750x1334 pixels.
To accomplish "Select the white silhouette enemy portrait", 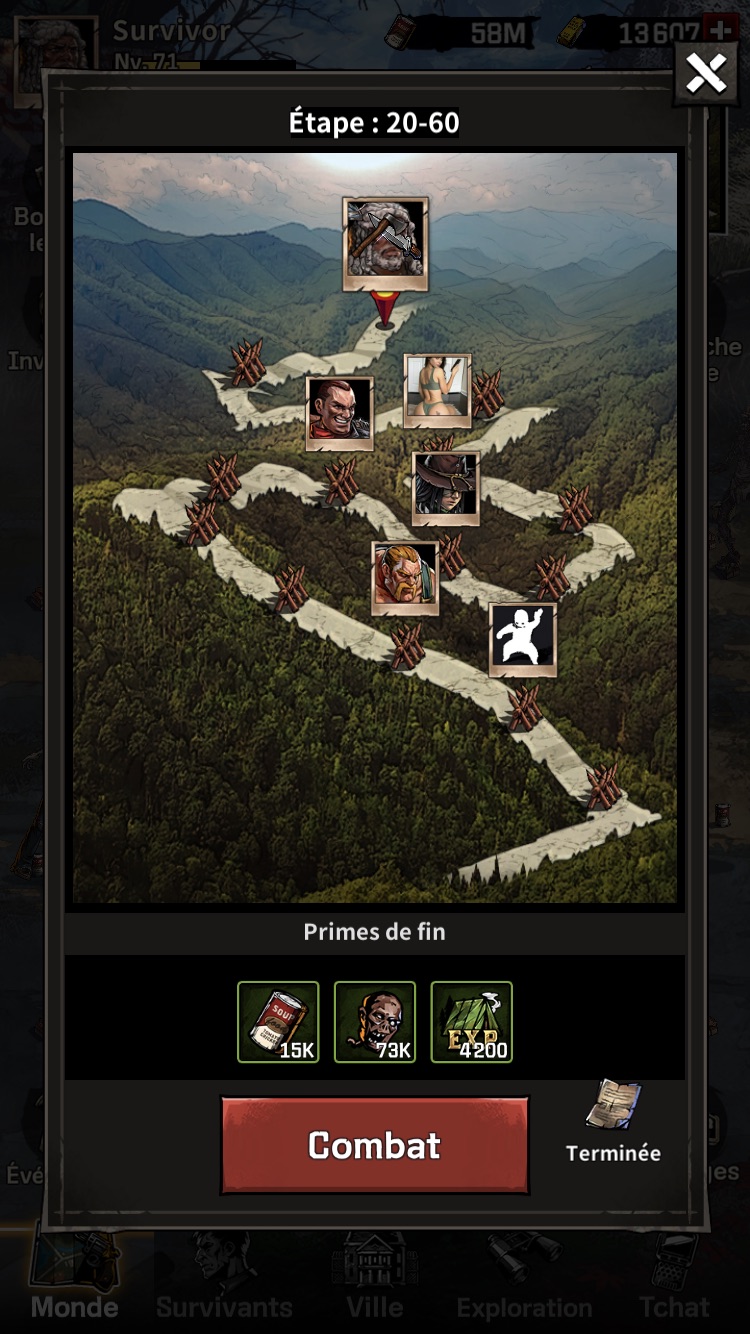I will click(522, 637).
